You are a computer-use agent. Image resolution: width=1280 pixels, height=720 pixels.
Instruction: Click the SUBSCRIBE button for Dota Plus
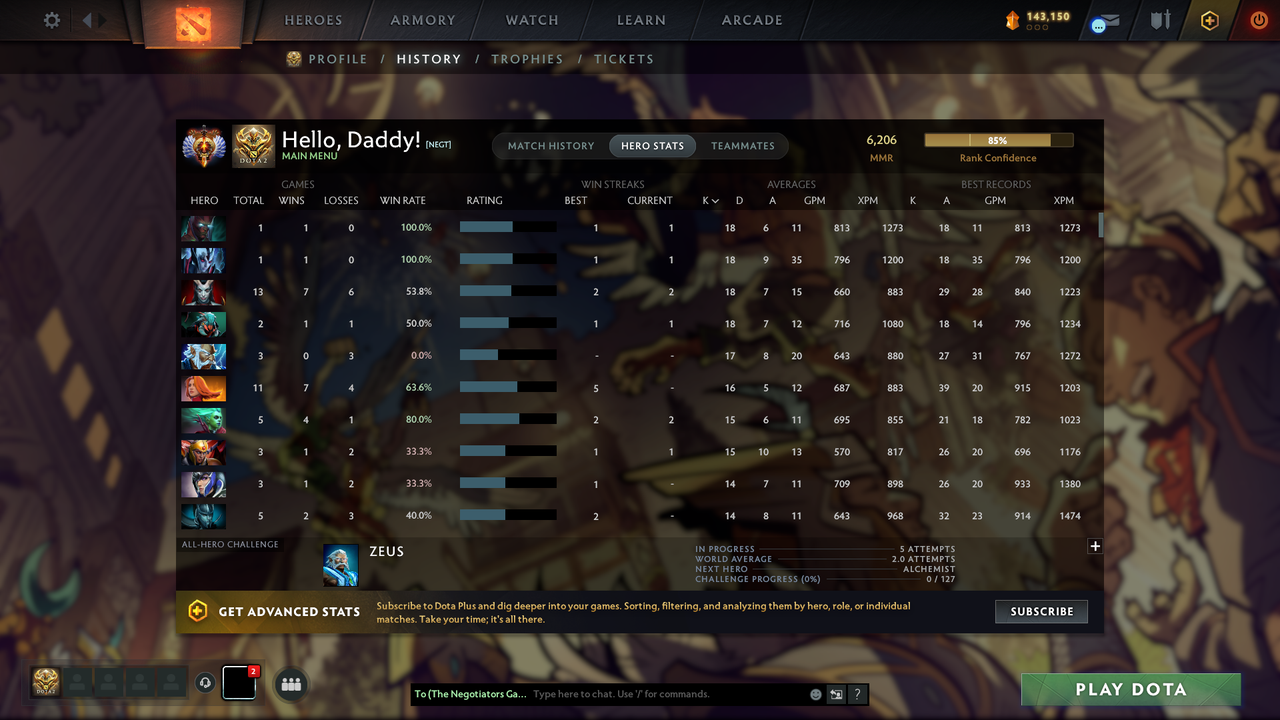[x=1041, y=611]
